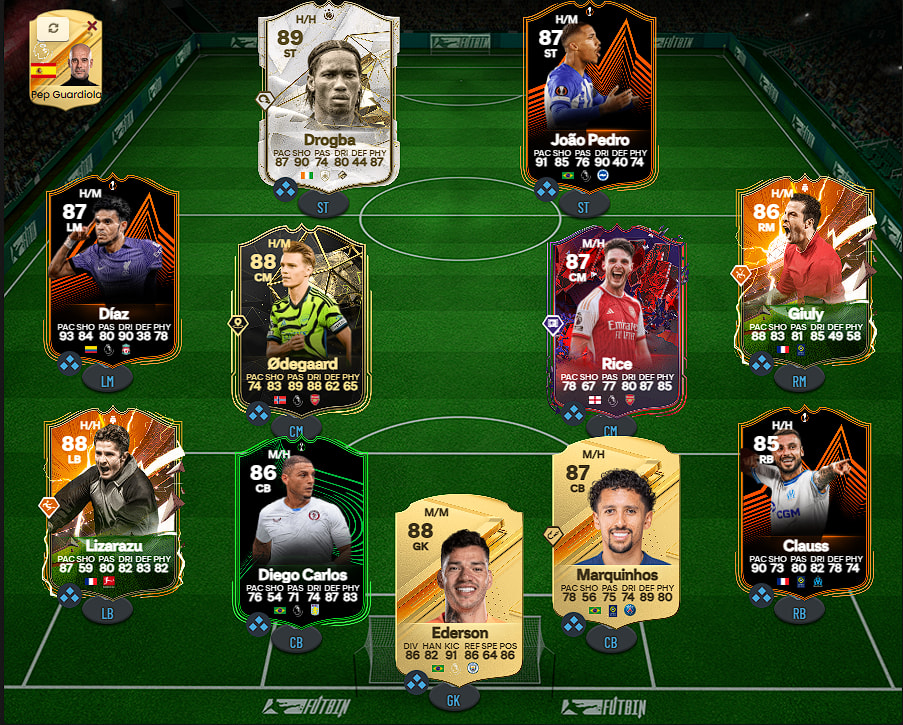Swap the manager using the refresh button

(52, 29)
